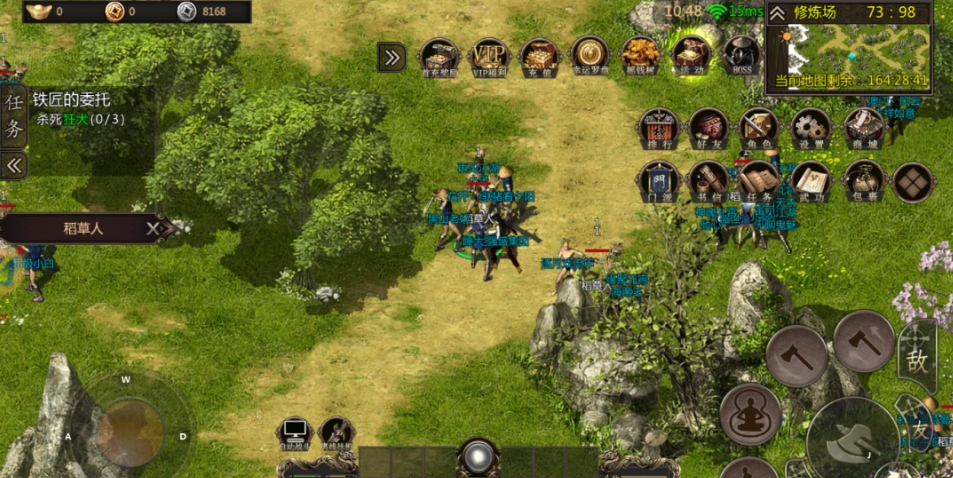Viewport: 953px width, 478px height.
Task: Activate the meditation skill button
Action: point(750,413)
